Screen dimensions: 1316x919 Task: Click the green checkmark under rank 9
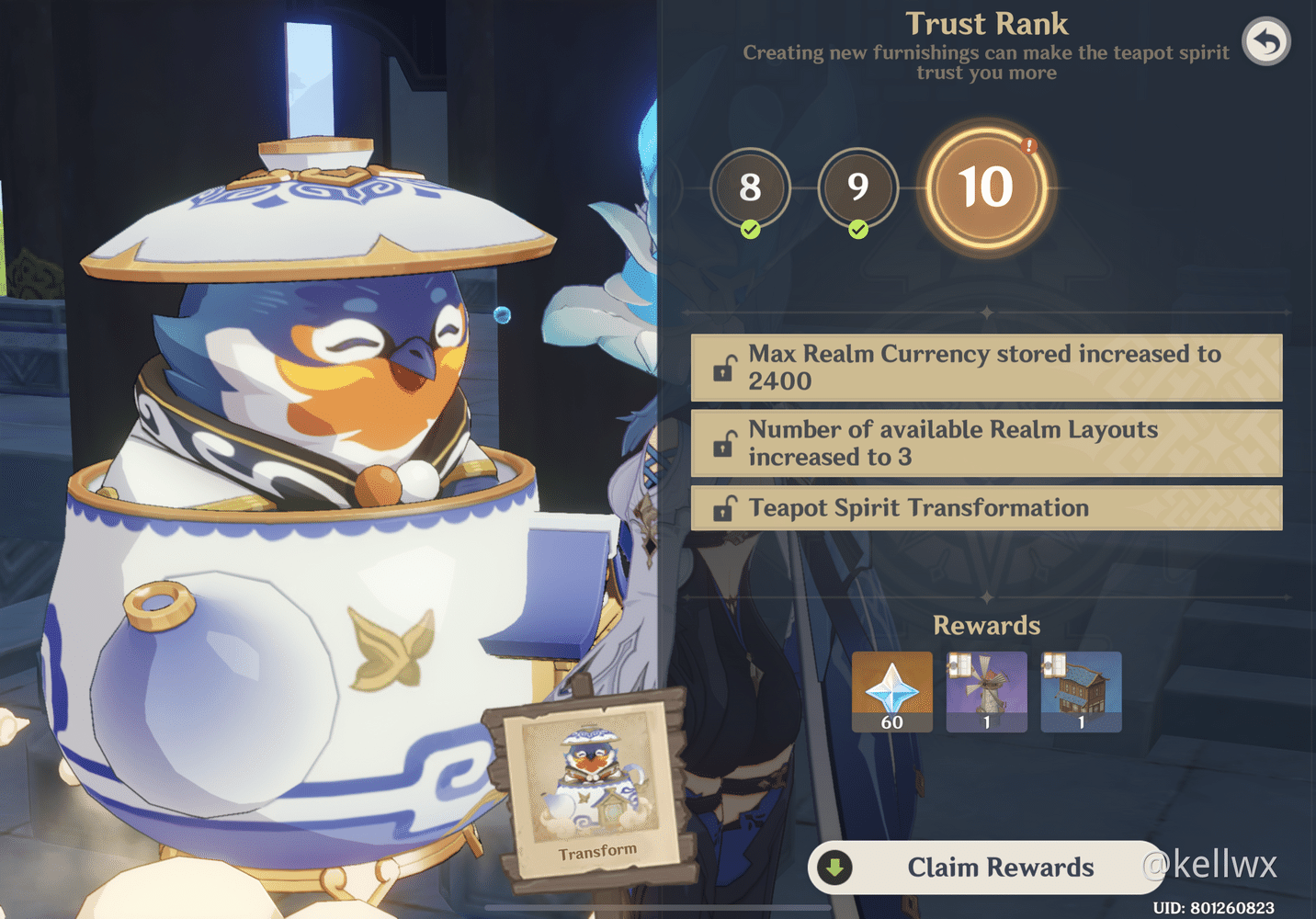coord(858,228)
